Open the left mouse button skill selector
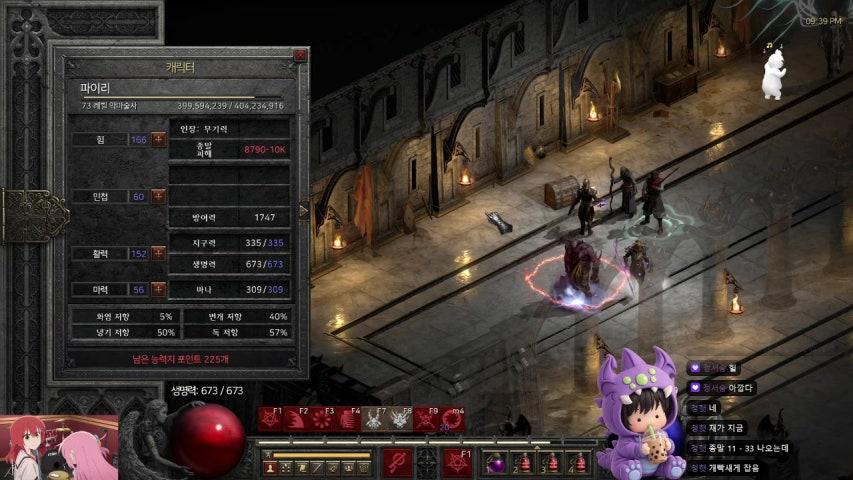The image size is (853, 480). (398, 463)
